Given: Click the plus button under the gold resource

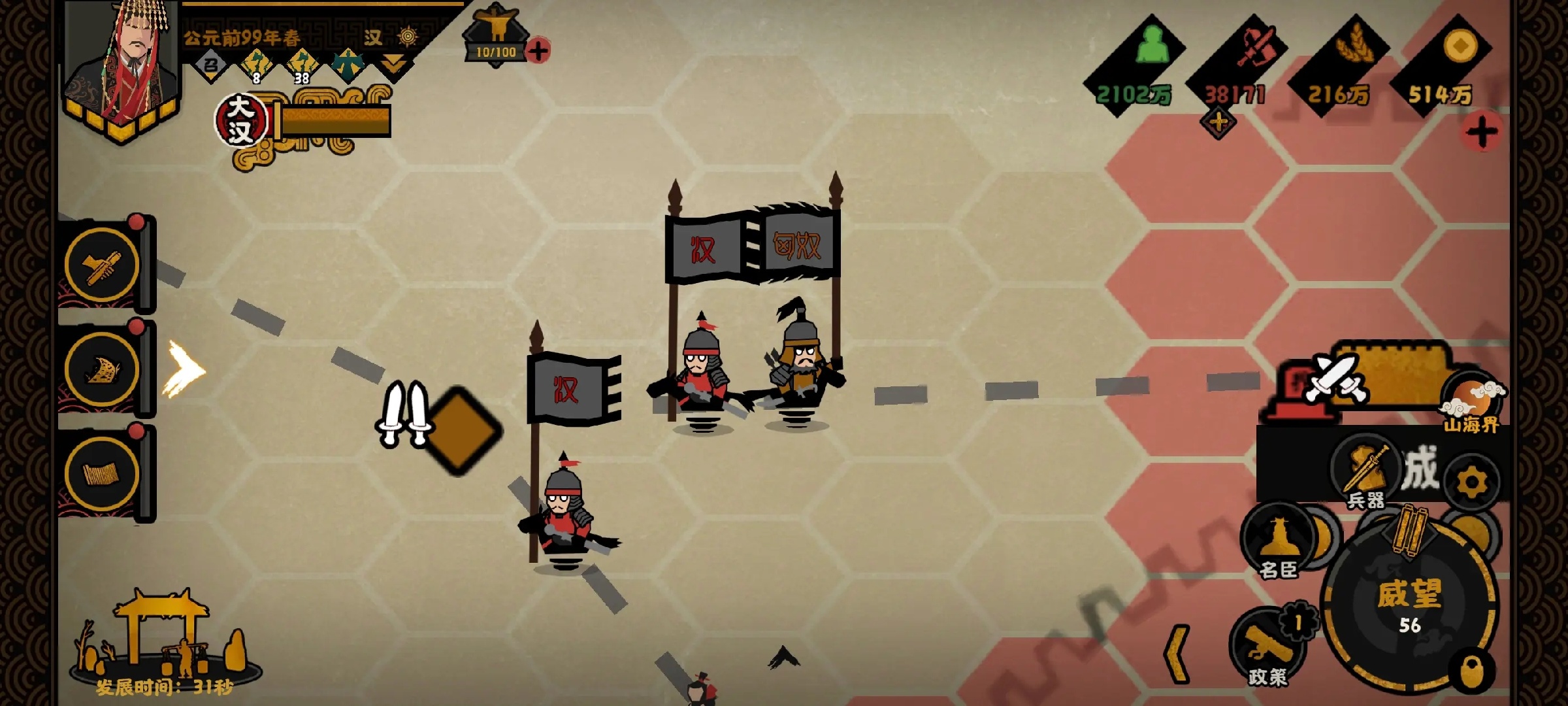Looking at the screenshot, I should [x=1481, y=133].
